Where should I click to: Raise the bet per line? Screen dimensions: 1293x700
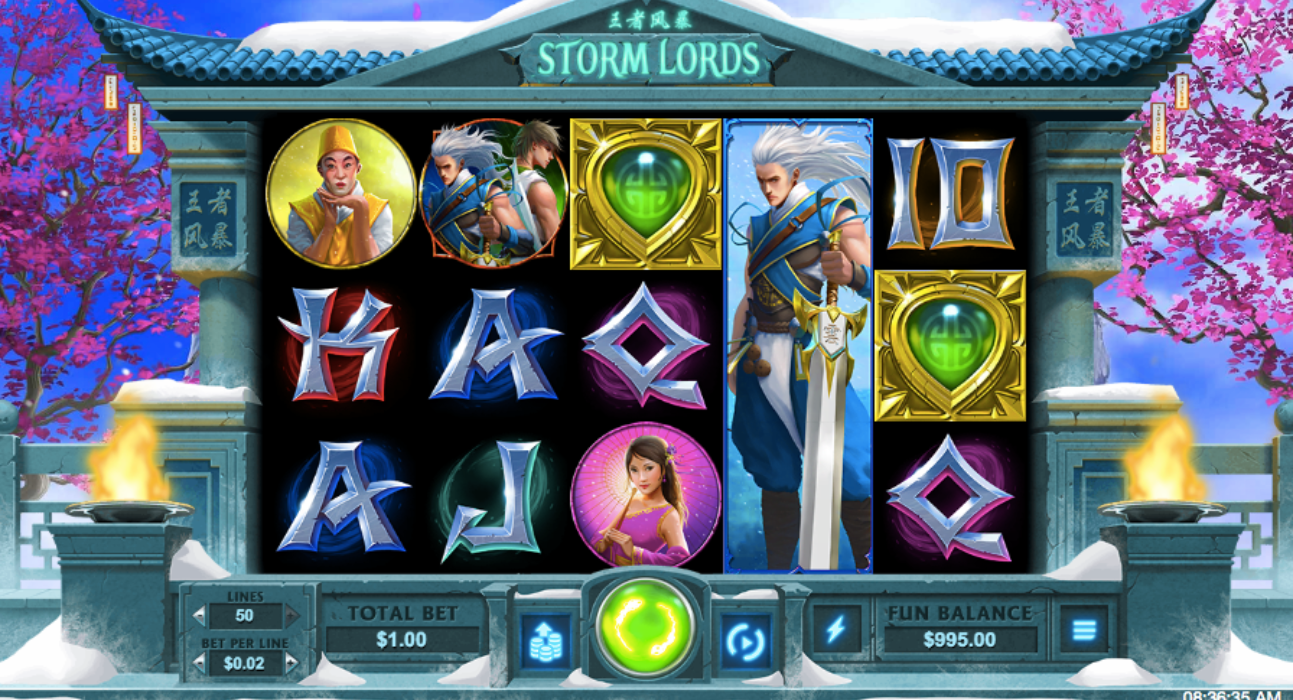292,662
